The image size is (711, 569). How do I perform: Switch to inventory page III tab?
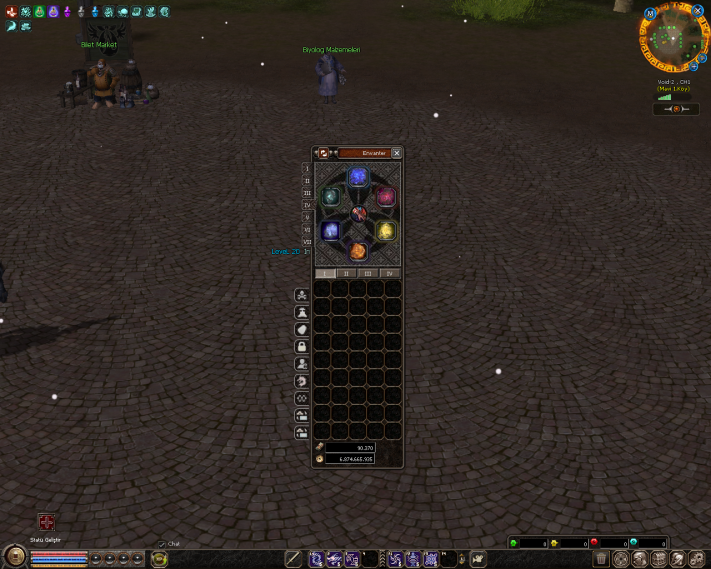click(x=368, y=273)
